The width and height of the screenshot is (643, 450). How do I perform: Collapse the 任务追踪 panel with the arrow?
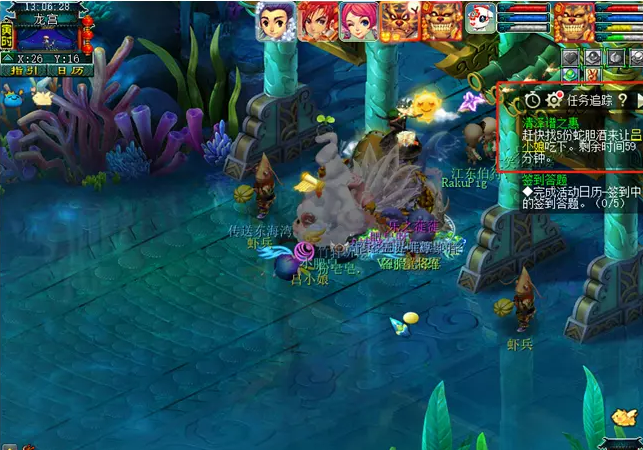pyautogui.click(x=638, y=99)
